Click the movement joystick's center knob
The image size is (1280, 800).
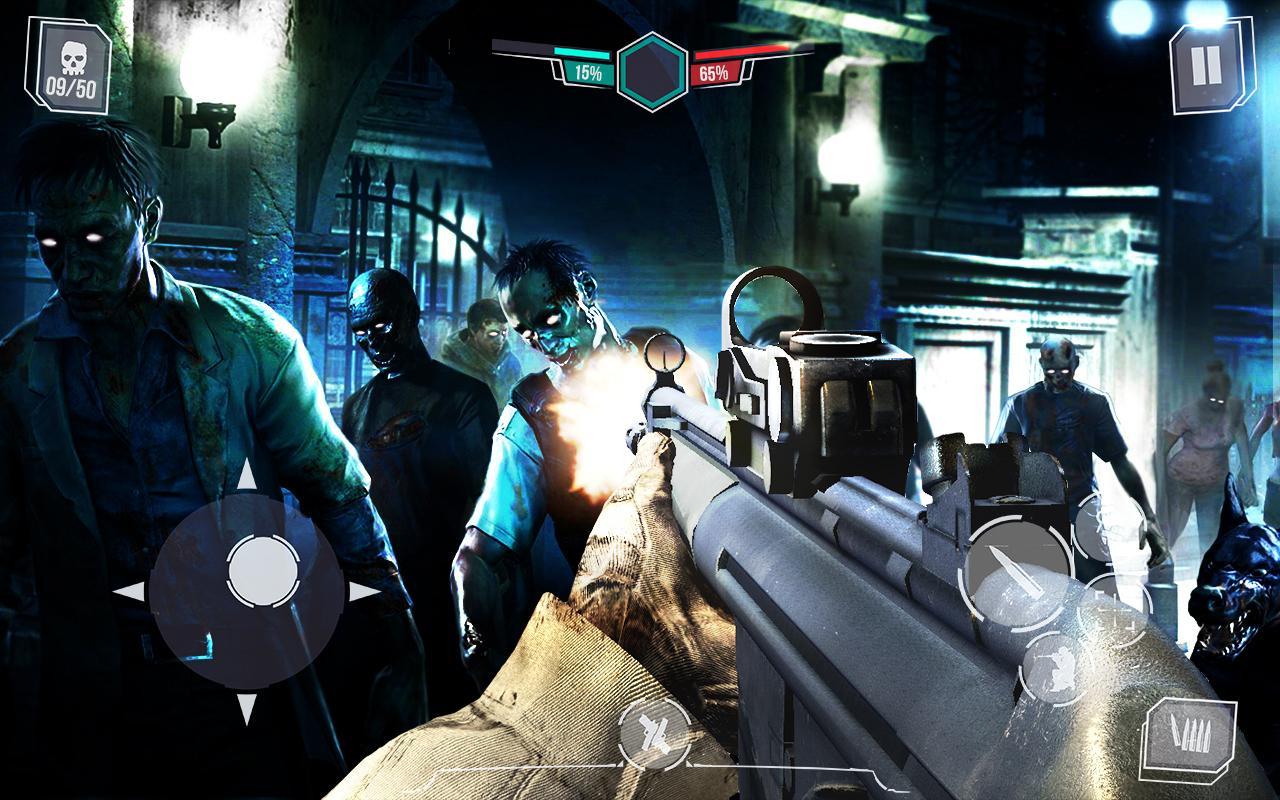click(x=262, y=572)
